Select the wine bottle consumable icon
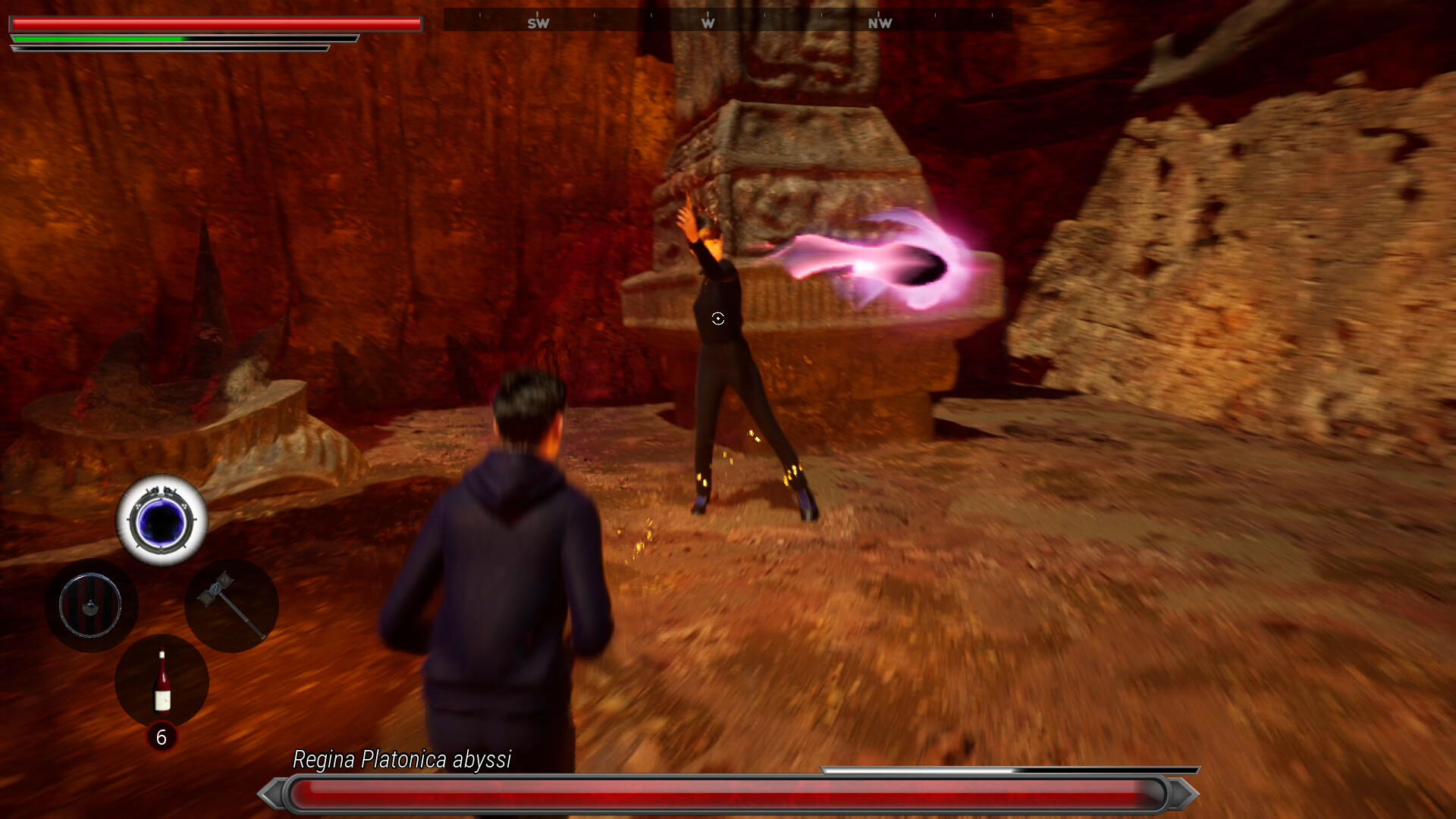Screen dimensions: 1456x819 pyautogui.click(x=162, y=682)
